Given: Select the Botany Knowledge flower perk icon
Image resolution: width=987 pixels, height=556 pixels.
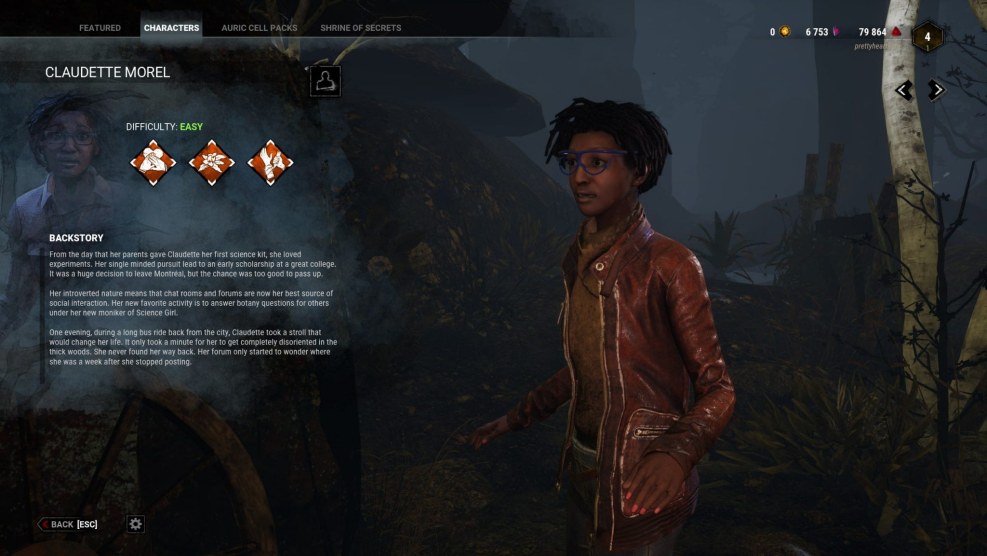Looking at the screenshot, I should point(212,162).
